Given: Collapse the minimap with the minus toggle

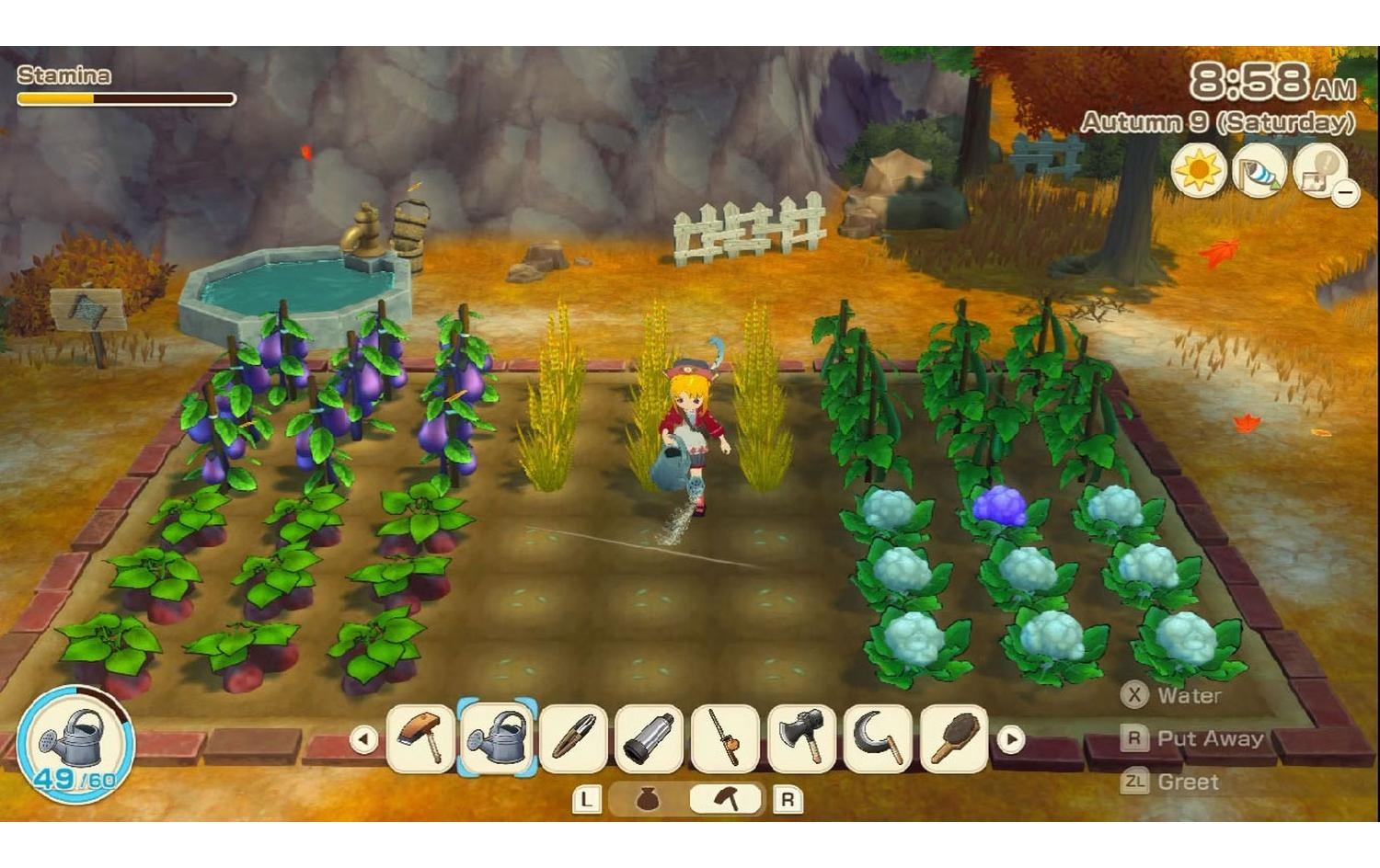Looking at the screenshot, I should [x=1347, y=191].
